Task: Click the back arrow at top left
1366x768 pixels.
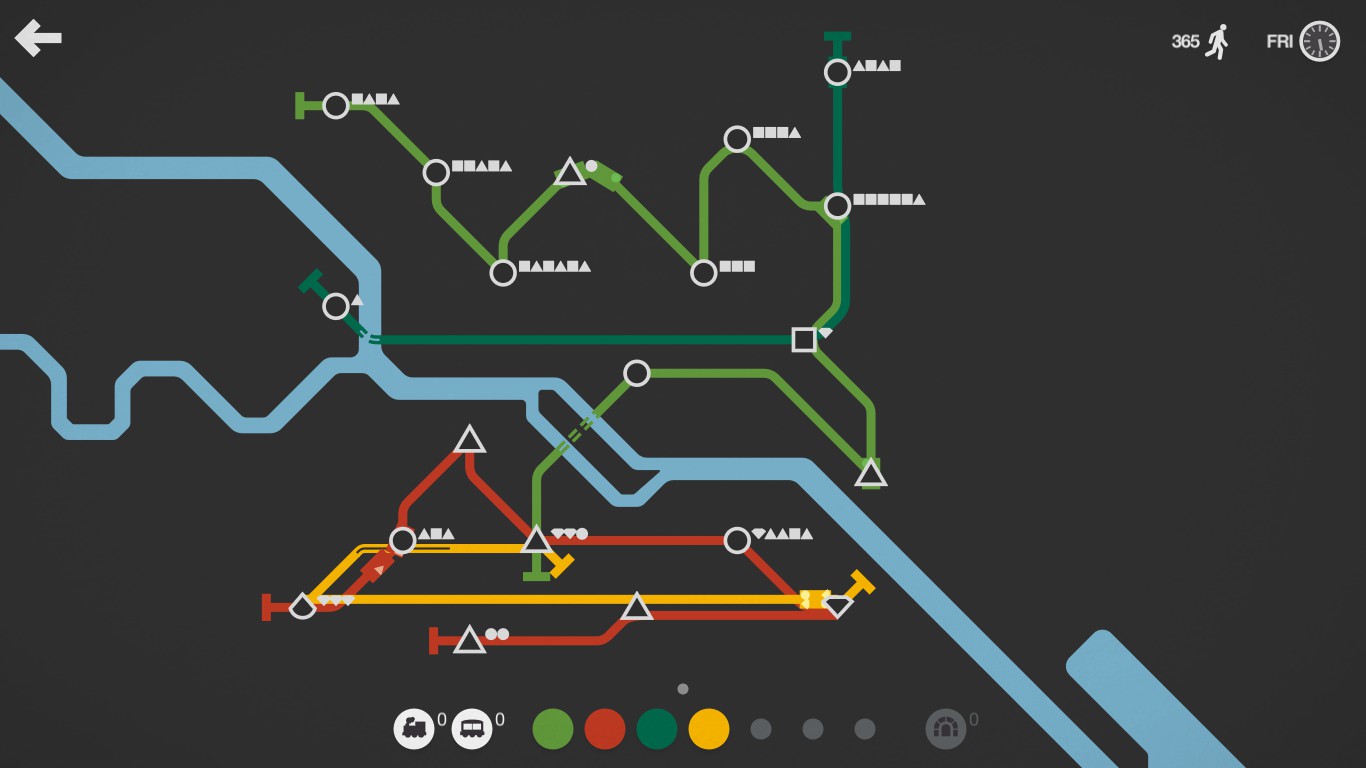Action: [x=38, y=38]
